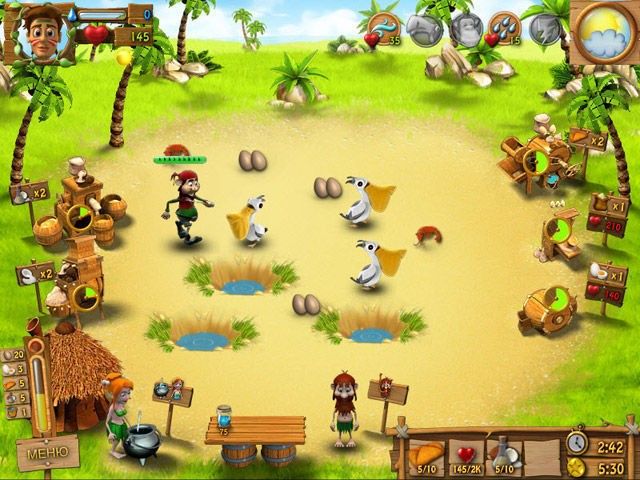Select the greyed-out lightning power icon
The image size is (640, 480).
pos(546,26)
